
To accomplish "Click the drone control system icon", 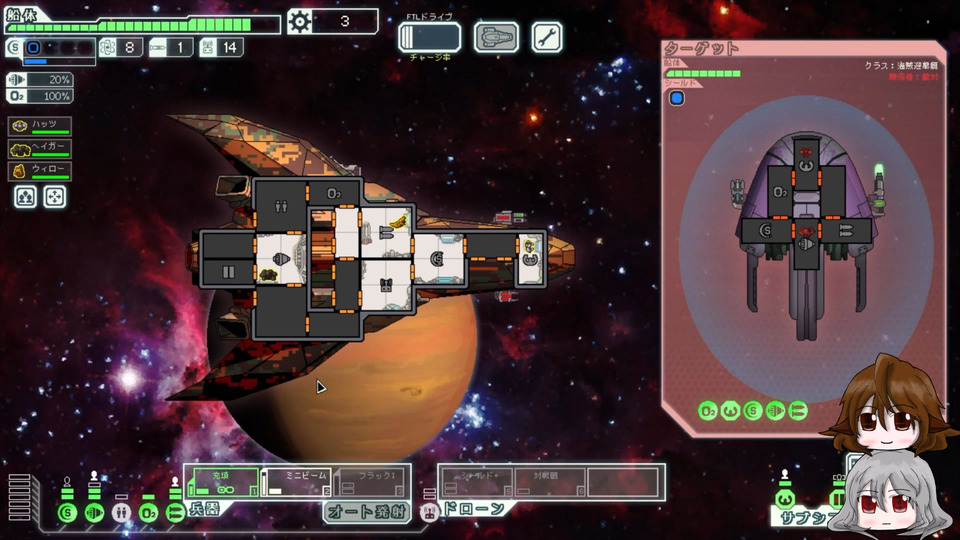I will (x=429, y=513).
